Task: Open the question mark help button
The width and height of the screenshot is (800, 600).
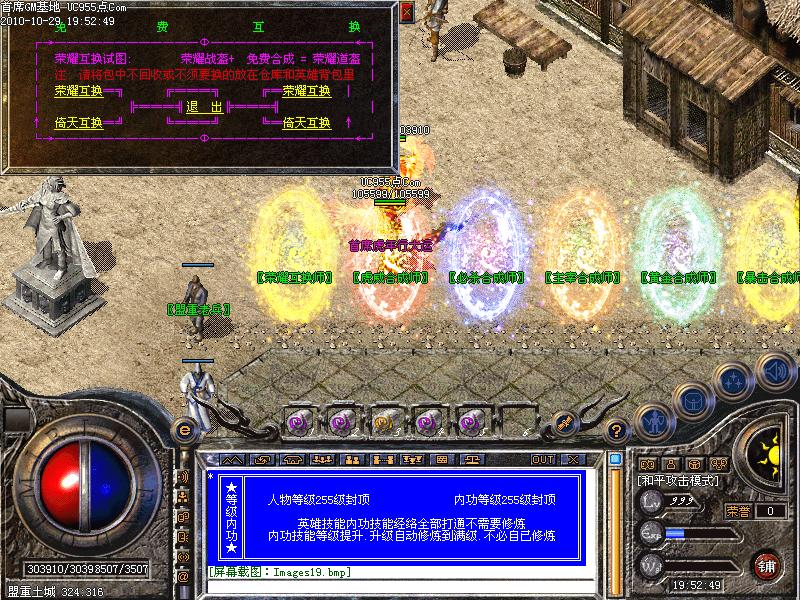Action: 617,432
